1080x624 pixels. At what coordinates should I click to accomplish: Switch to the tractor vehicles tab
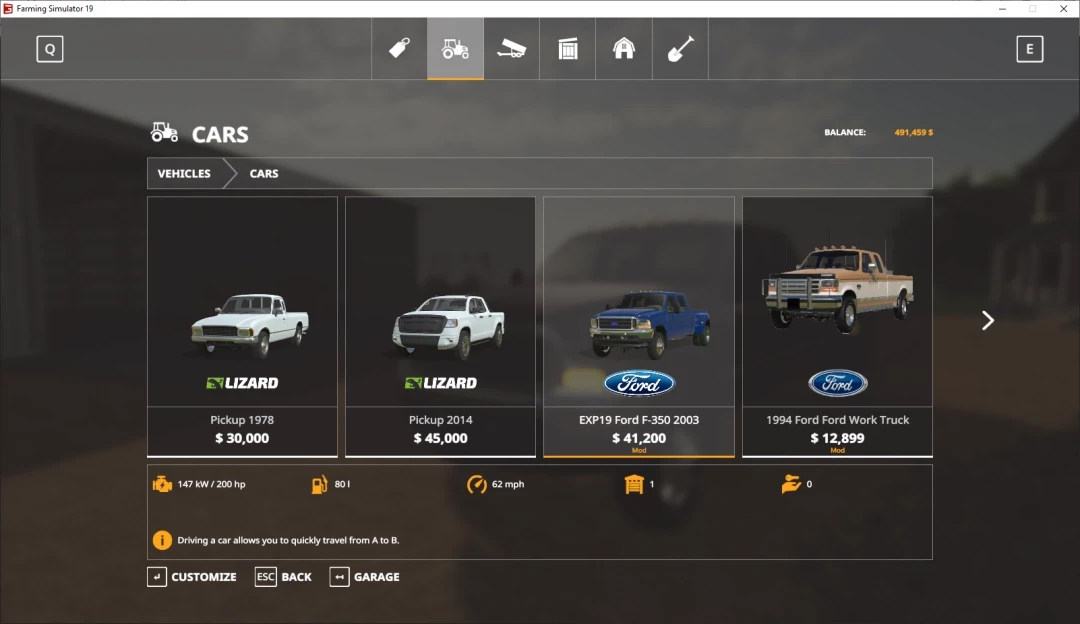click(x=455, y=48)
